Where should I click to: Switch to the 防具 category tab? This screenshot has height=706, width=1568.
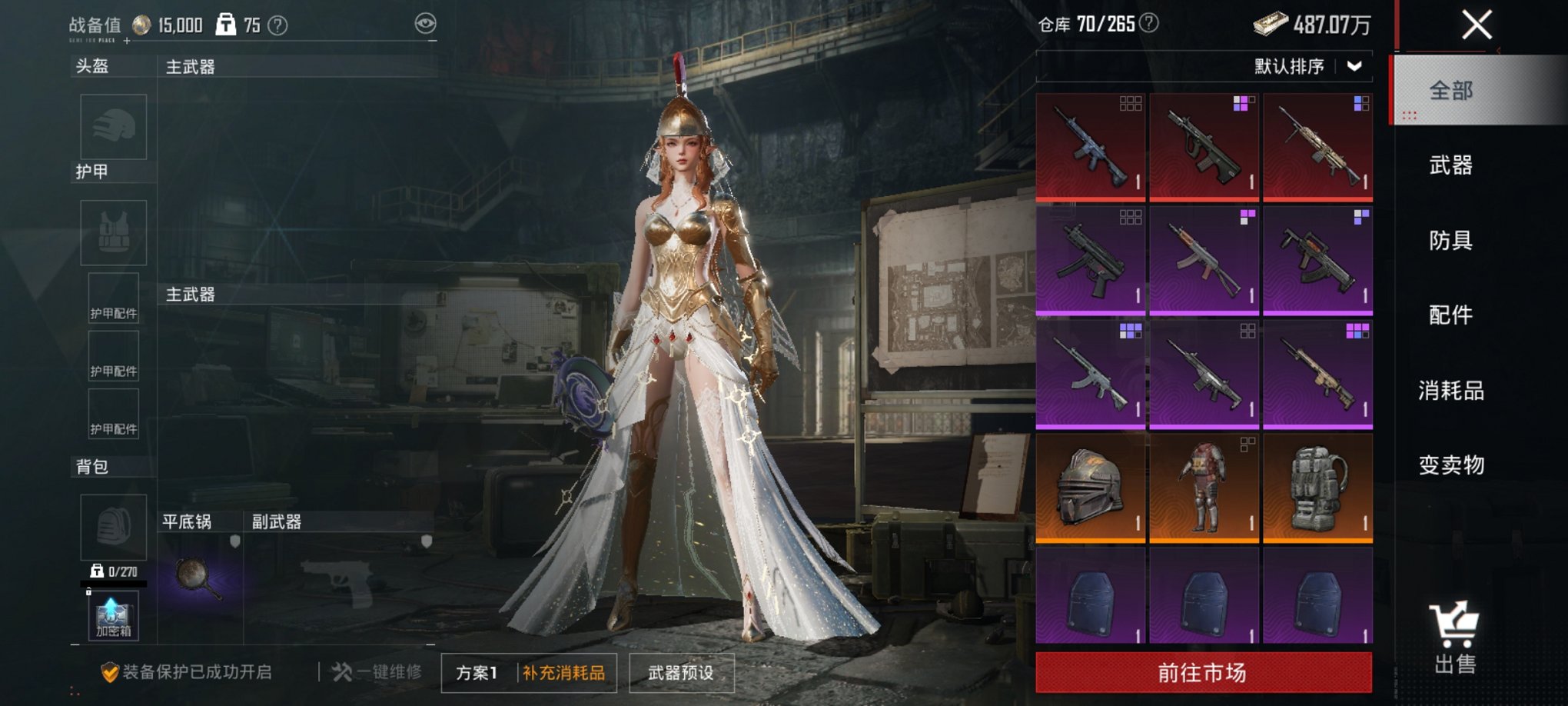point(1450,241)
